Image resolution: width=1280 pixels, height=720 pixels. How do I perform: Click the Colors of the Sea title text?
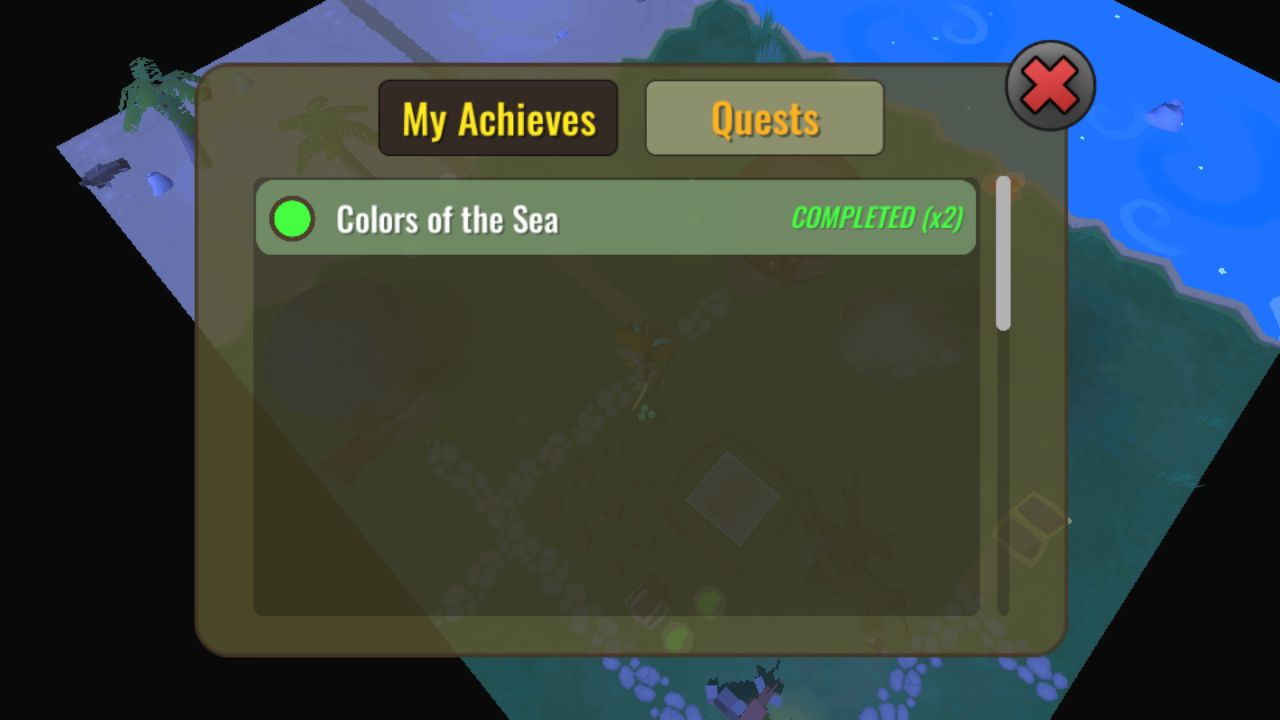point(448,219)
